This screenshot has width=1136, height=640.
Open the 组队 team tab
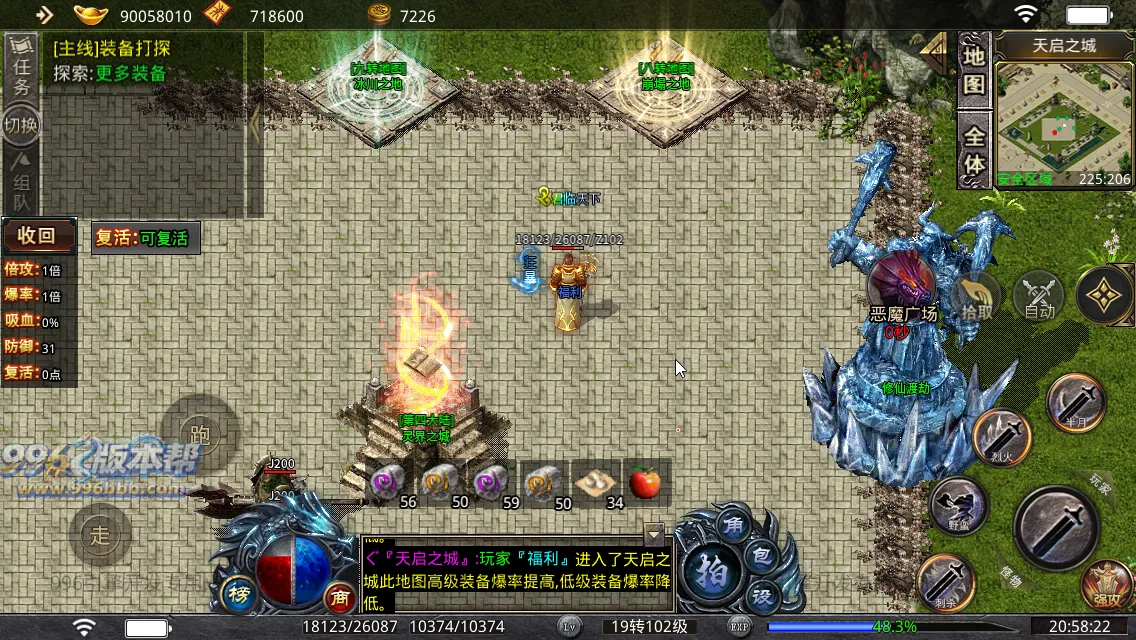pyautogui.click(x=21, y=178)
